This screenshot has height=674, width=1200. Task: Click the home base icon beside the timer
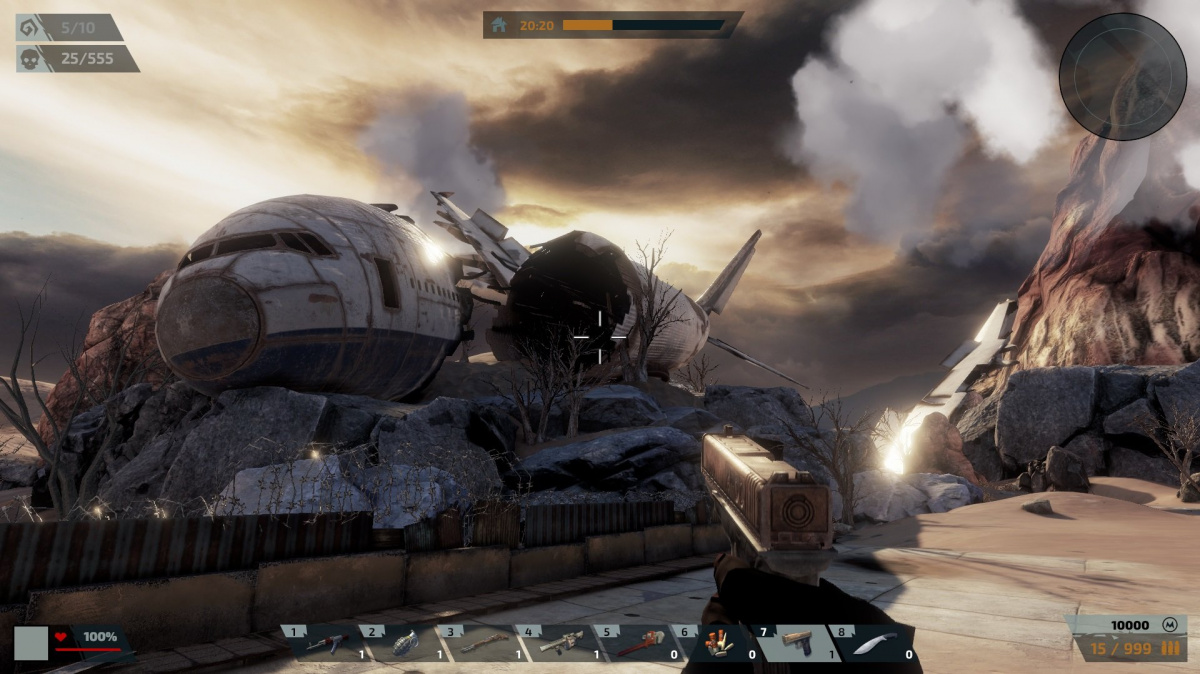click(499, 25)
